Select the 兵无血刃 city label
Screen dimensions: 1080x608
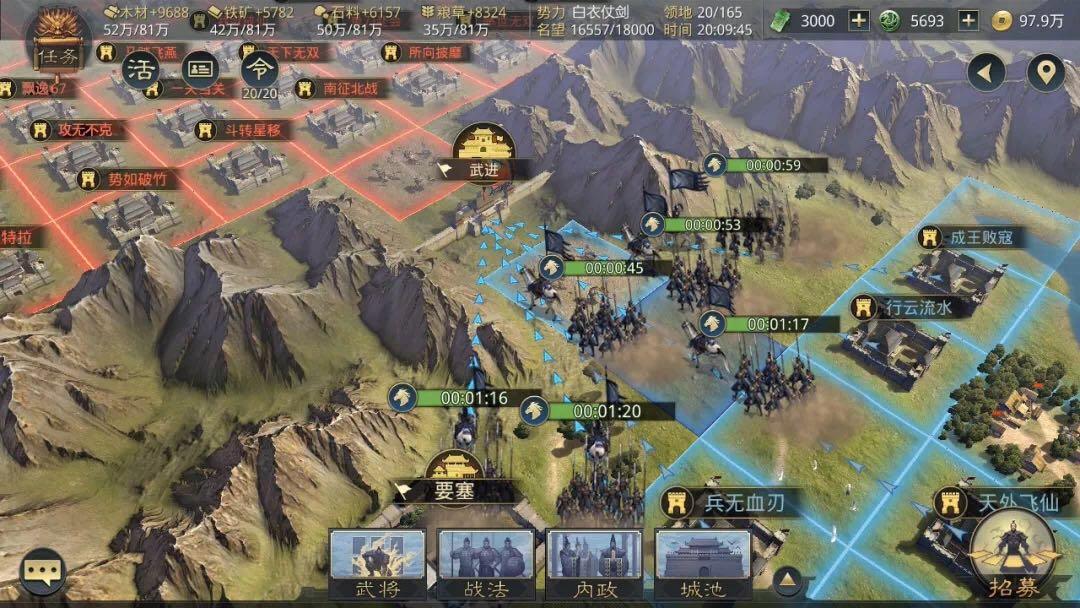pyautogui.click(x=730, y=500)
